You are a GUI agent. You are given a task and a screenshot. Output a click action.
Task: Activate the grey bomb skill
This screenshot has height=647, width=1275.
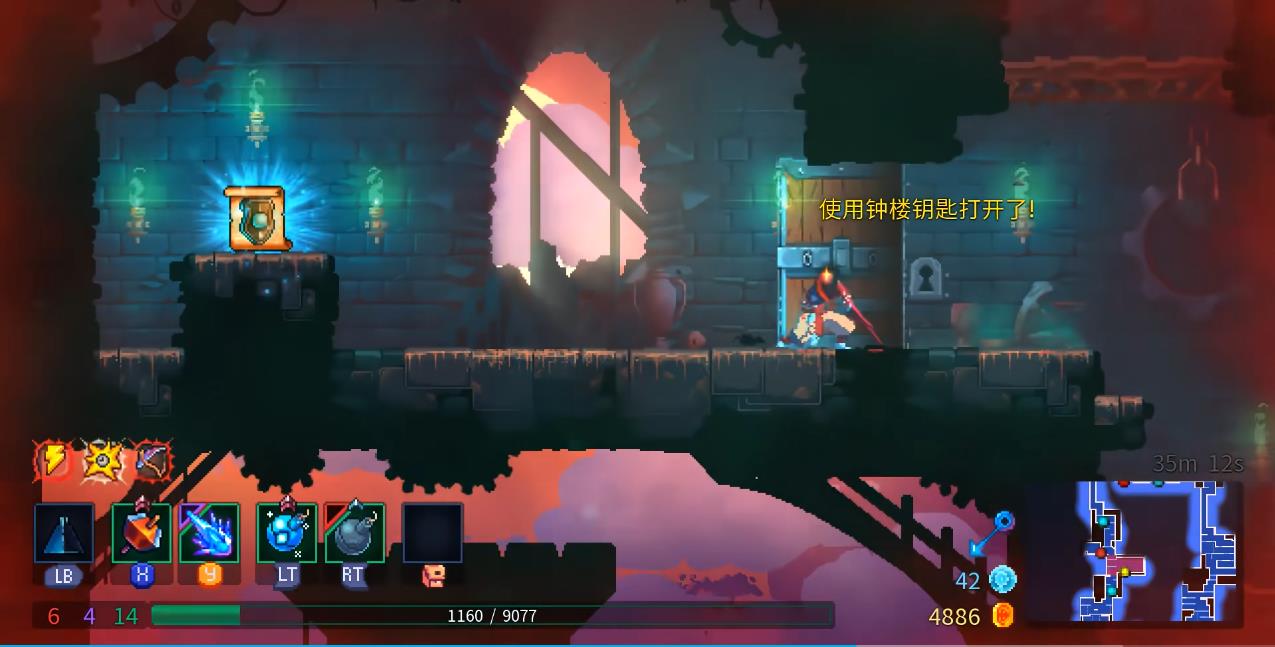[354, 533]
